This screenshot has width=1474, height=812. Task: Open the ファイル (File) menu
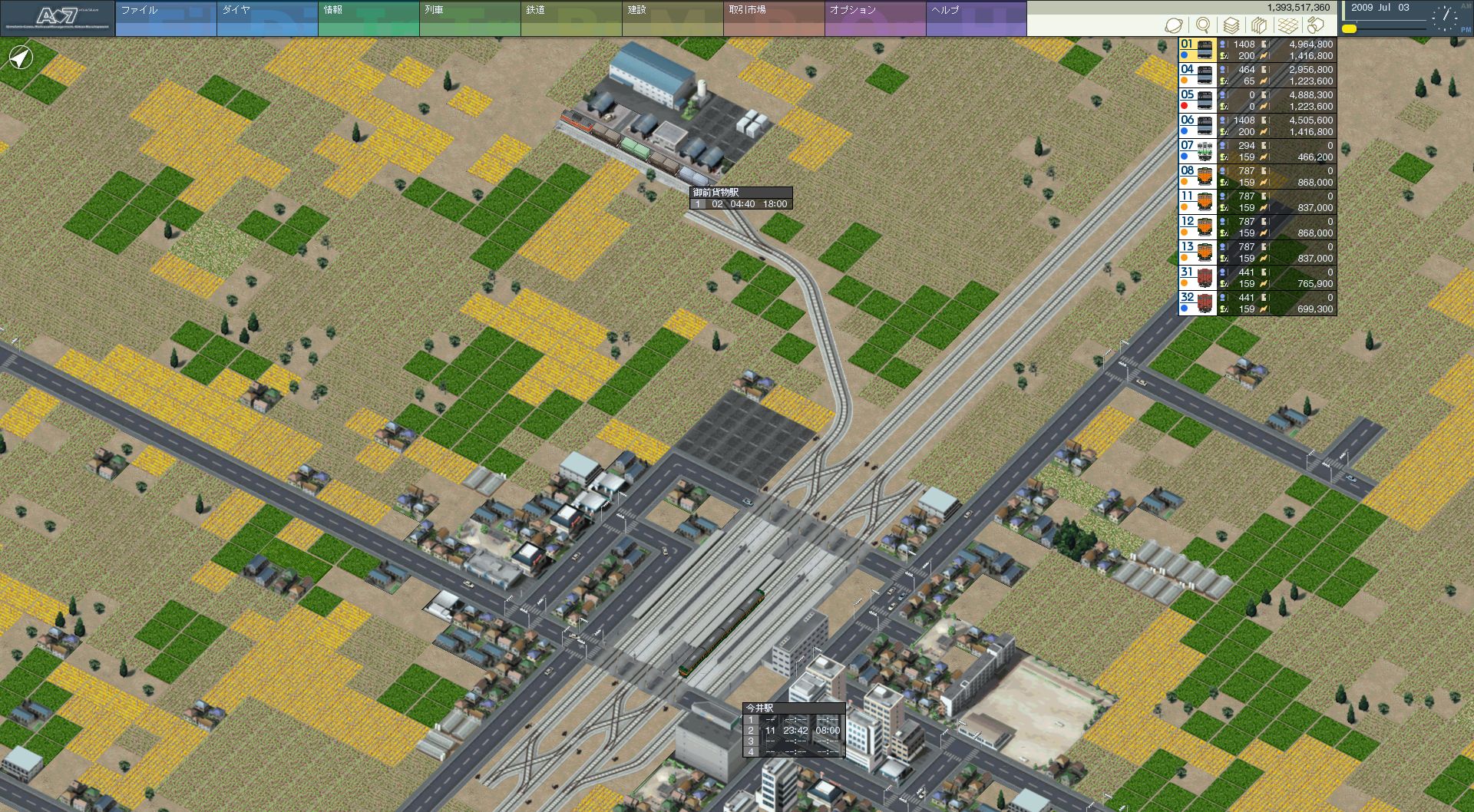click(165, 18)
